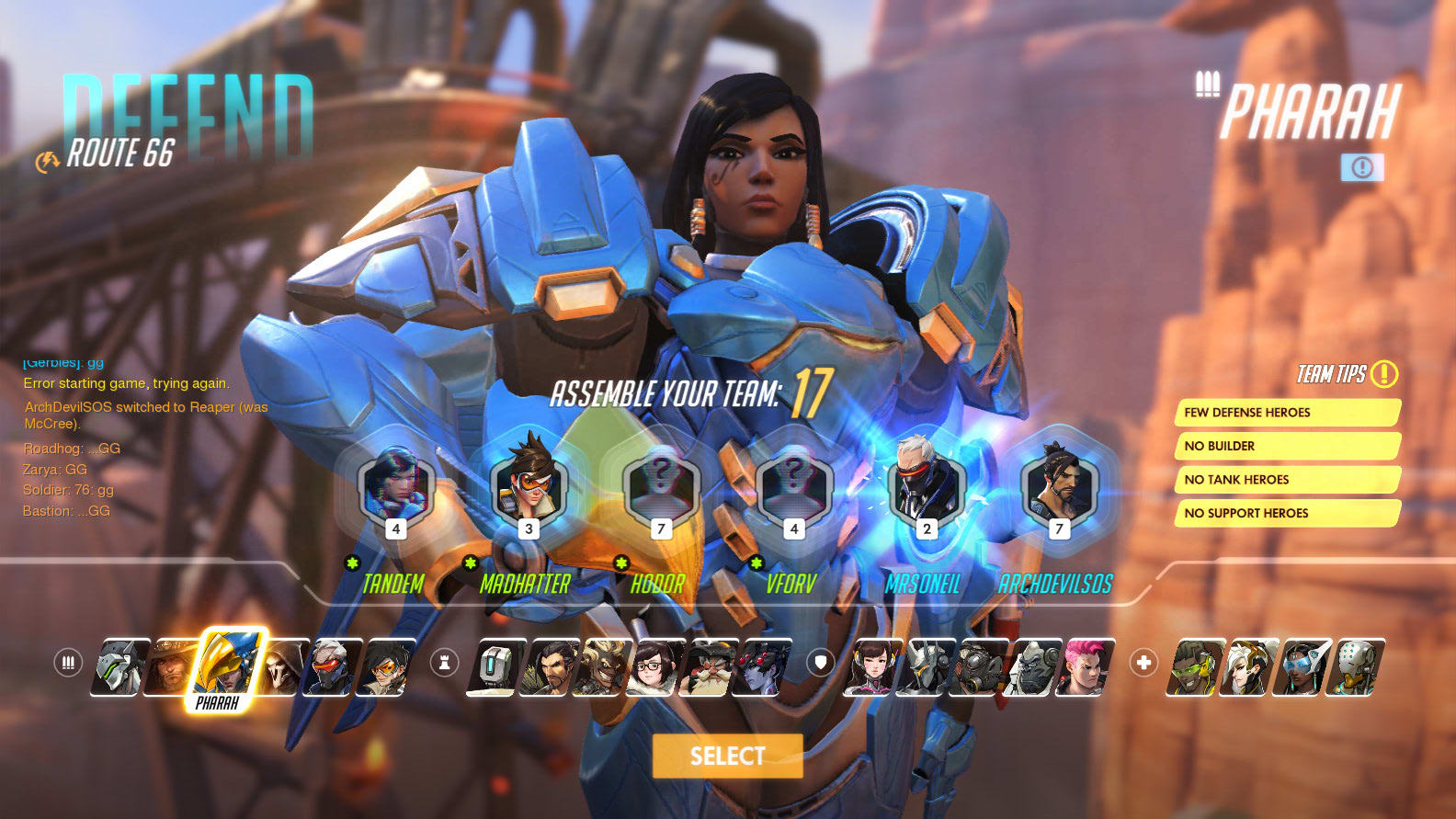Choose Genji from the hero roster

(119, 666)
